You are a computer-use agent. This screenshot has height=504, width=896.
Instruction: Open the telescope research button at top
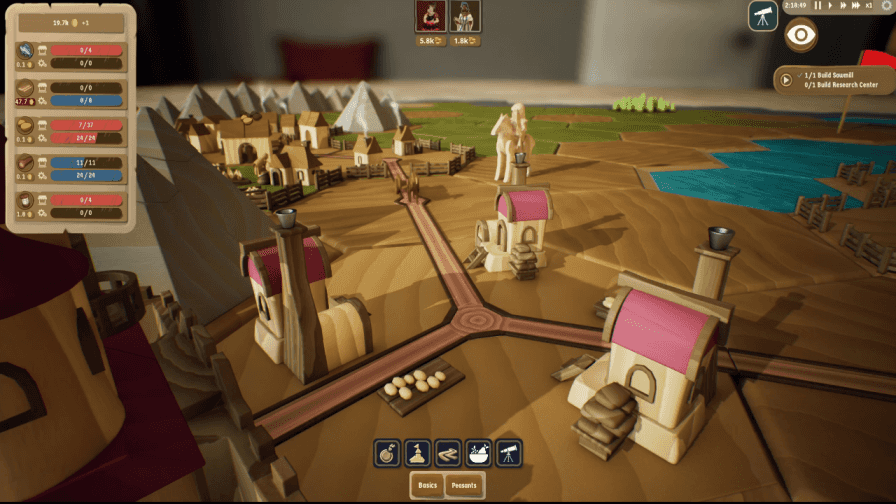pos(763,15)
